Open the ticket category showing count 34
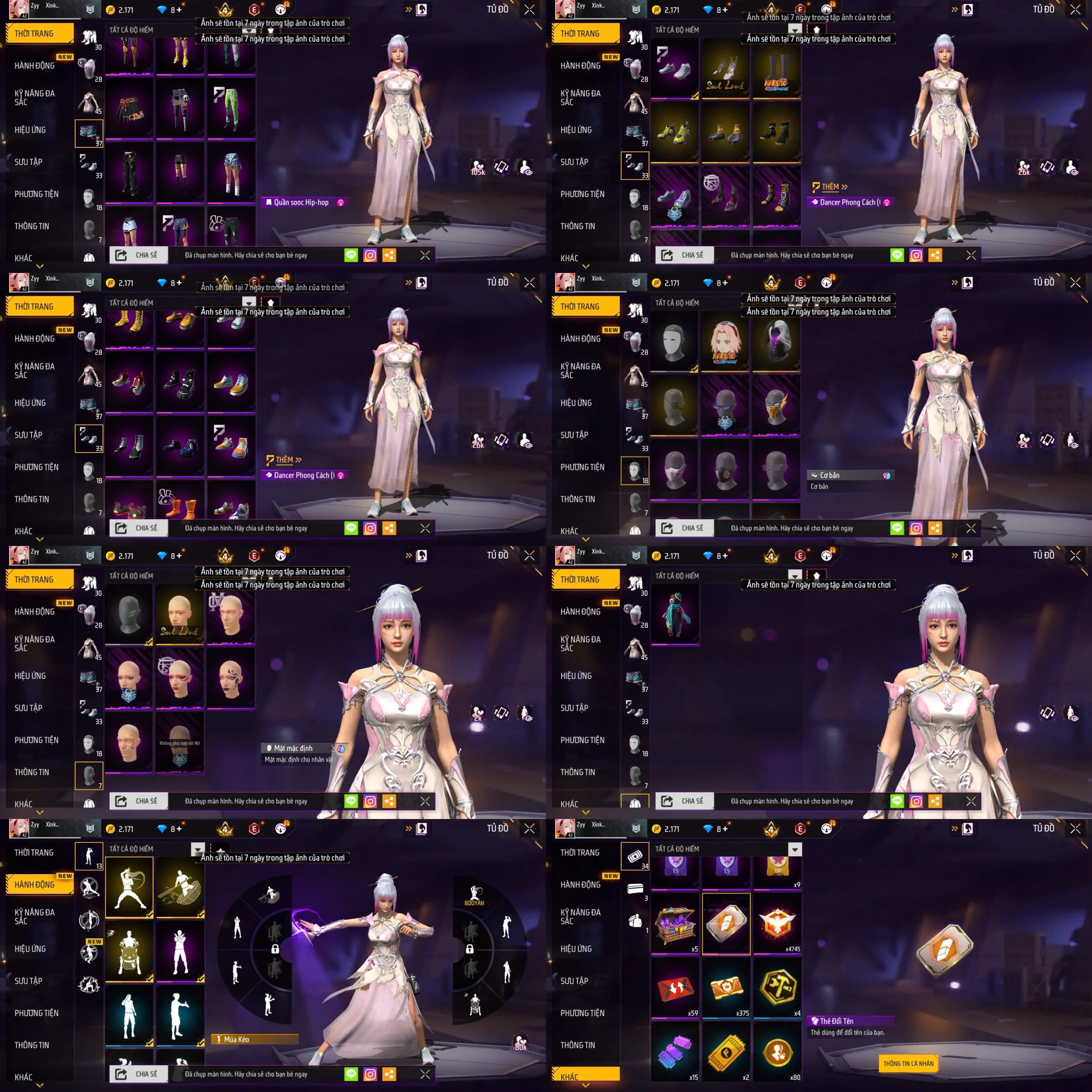This screenshot has width=1092, height=1092. coord(635,856)
